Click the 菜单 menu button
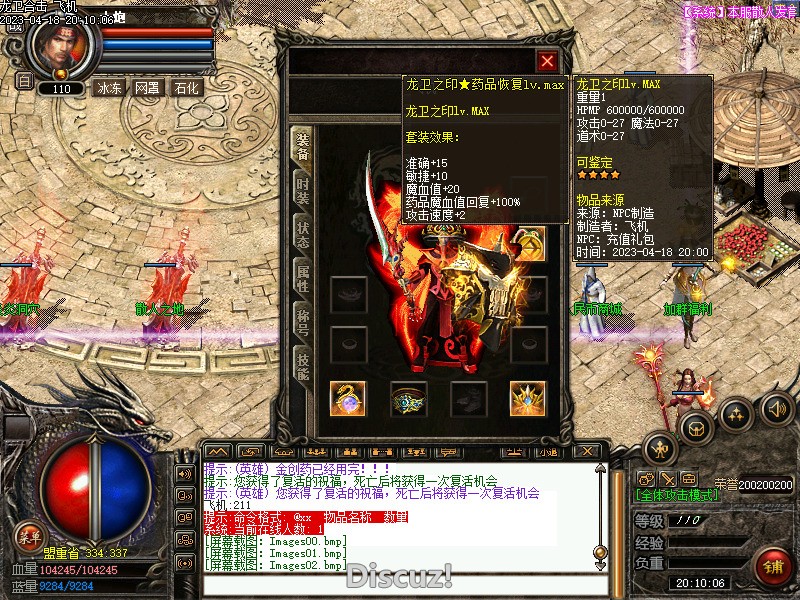The height and width of the screenshot is (600, 800). pos(30,535)
